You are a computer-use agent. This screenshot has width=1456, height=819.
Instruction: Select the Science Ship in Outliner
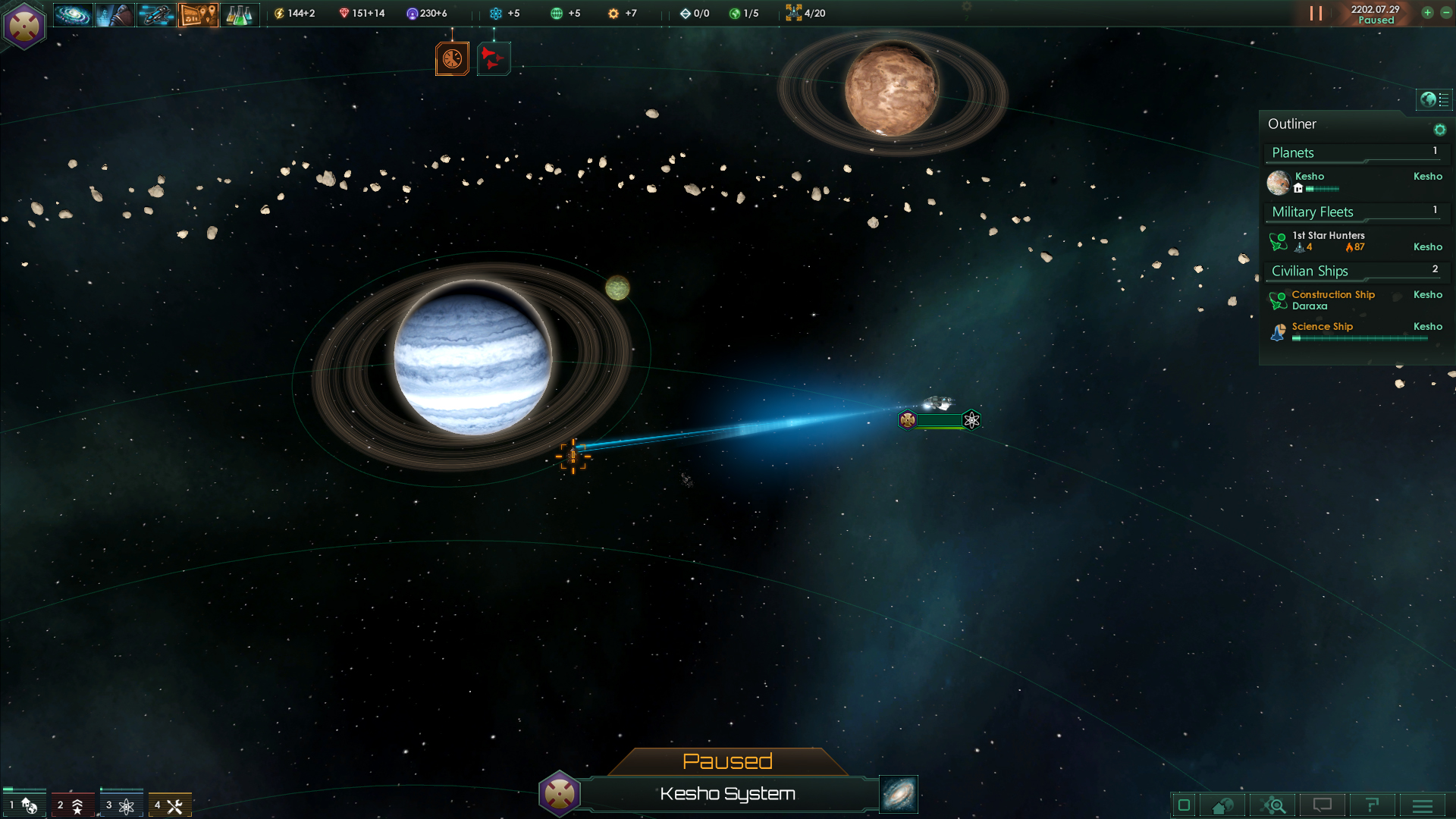click(x=1322, y=327)
